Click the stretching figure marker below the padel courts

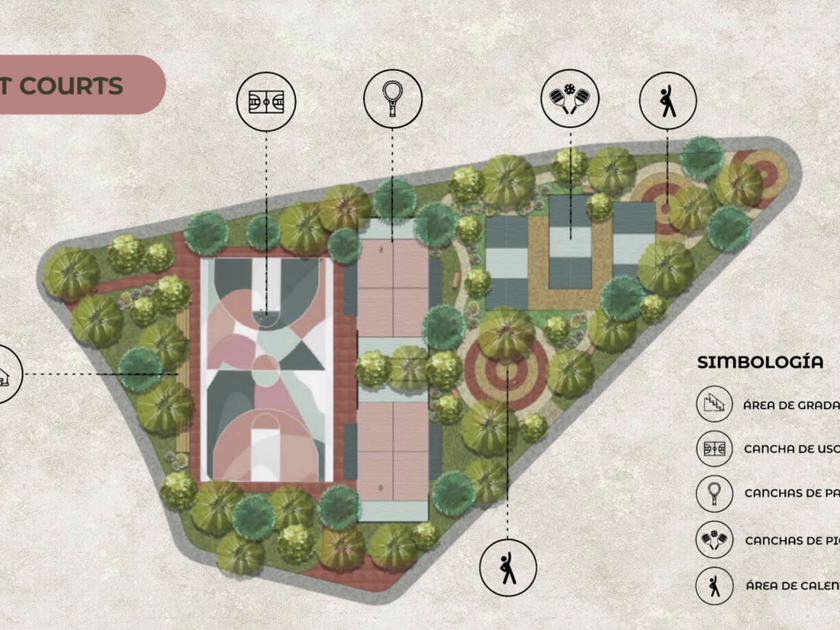[x=509, y=567]
